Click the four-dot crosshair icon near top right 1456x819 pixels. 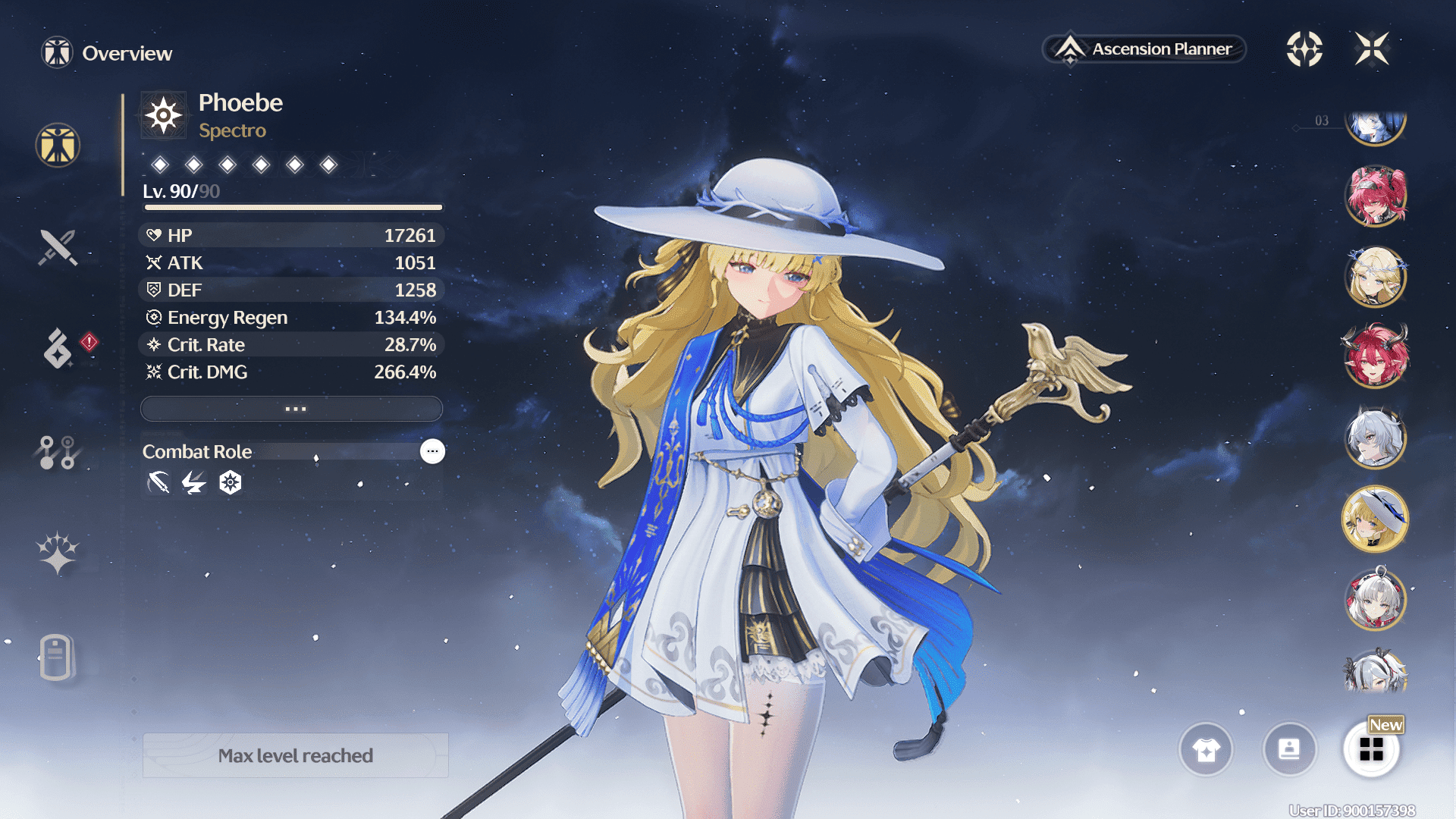pyautogui.click(x=1304, y=49)
